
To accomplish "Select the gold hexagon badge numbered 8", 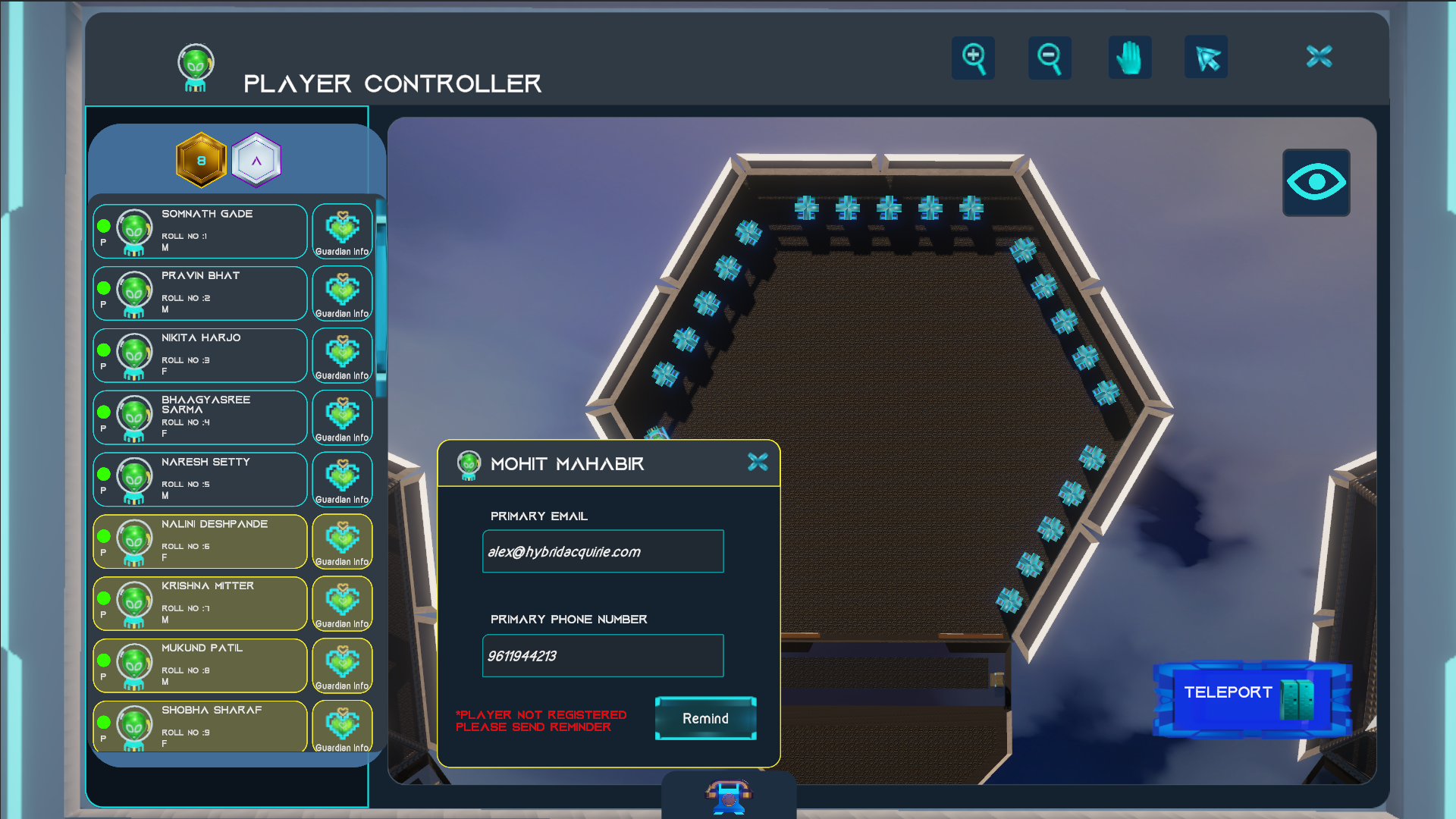I will pyautogui.click(x=201, y=160).
